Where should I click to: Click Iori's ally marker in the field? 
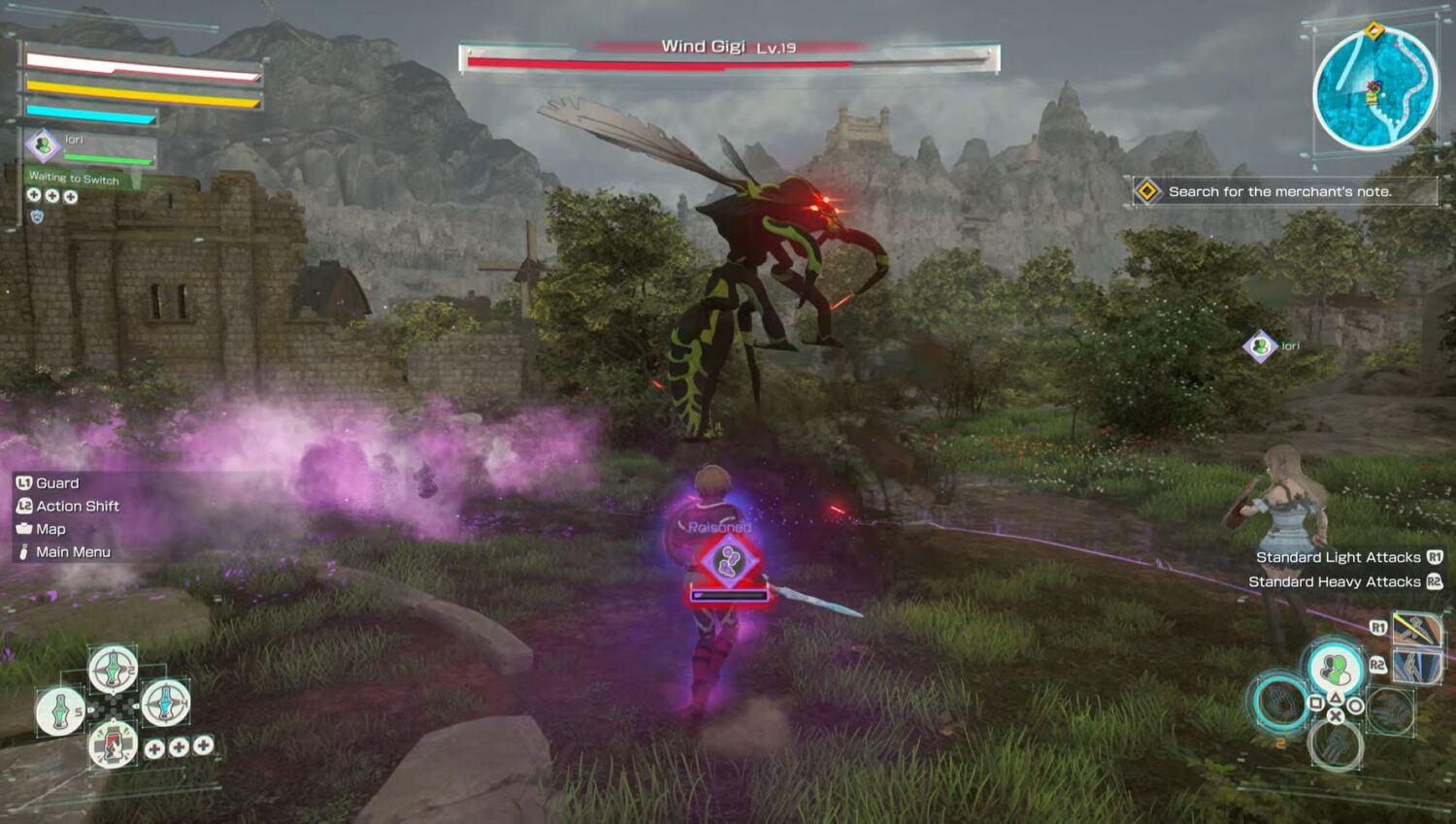pyautogui.click(x=1260, y=346)
